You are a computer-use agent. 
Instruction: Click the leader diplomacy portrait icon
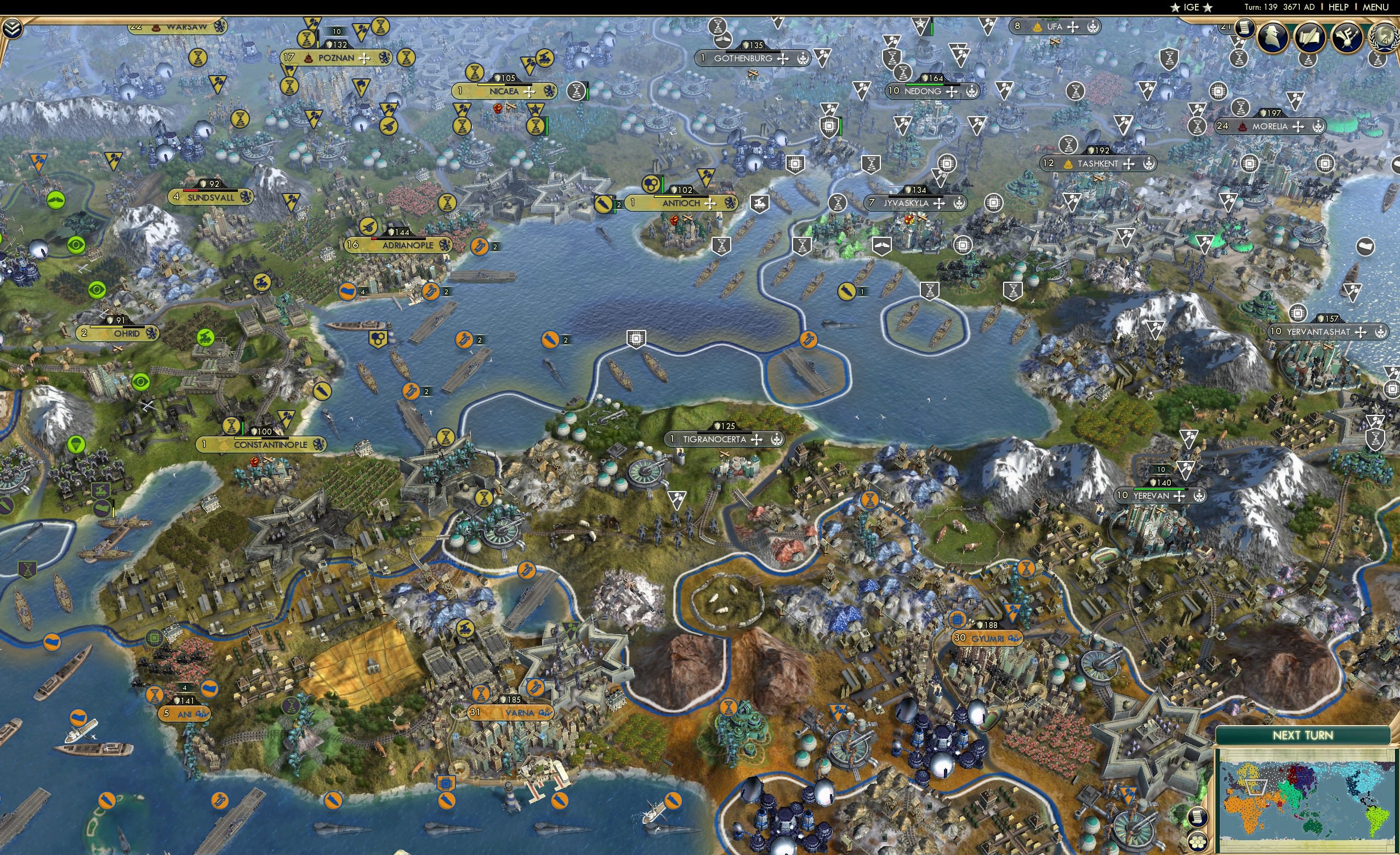(x=1272, y=38)
